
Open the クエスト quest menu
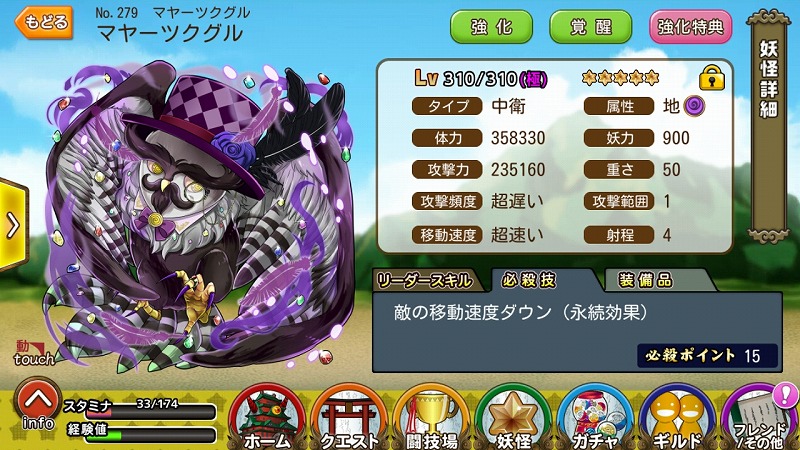(x=350, y=415)
